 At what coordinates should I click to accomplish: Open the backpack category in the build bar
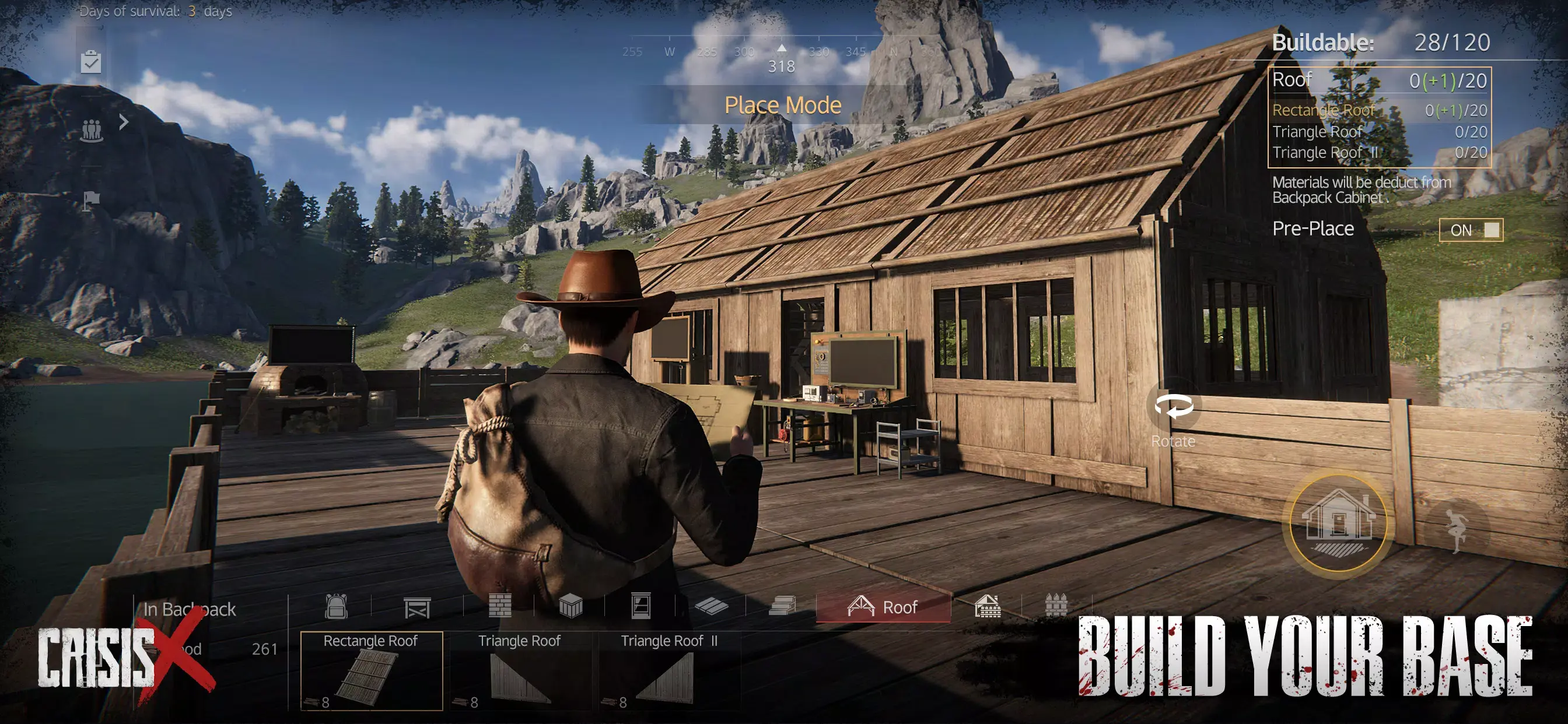click(x=338, y=609)
